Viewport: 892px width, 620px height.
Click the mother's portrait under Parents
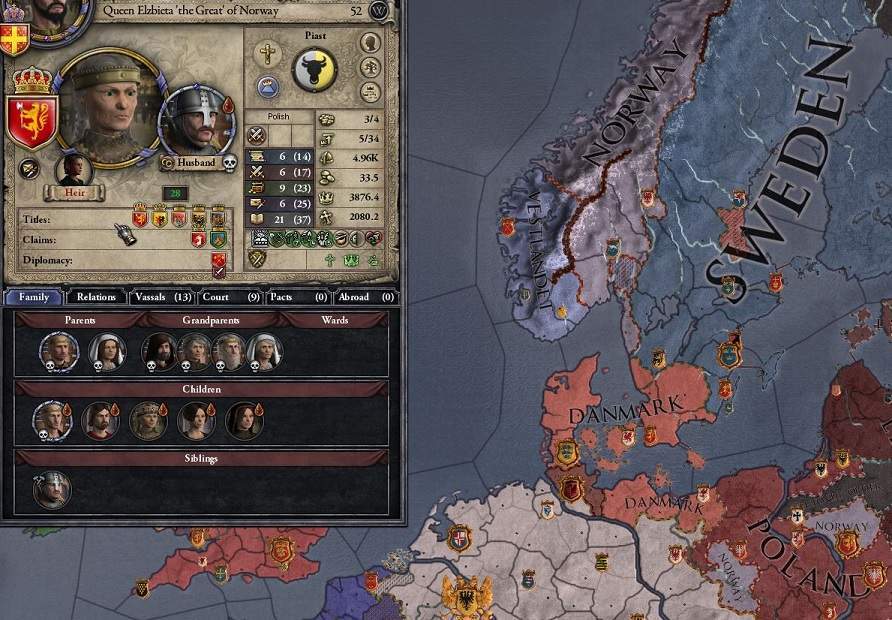(106, 352)
